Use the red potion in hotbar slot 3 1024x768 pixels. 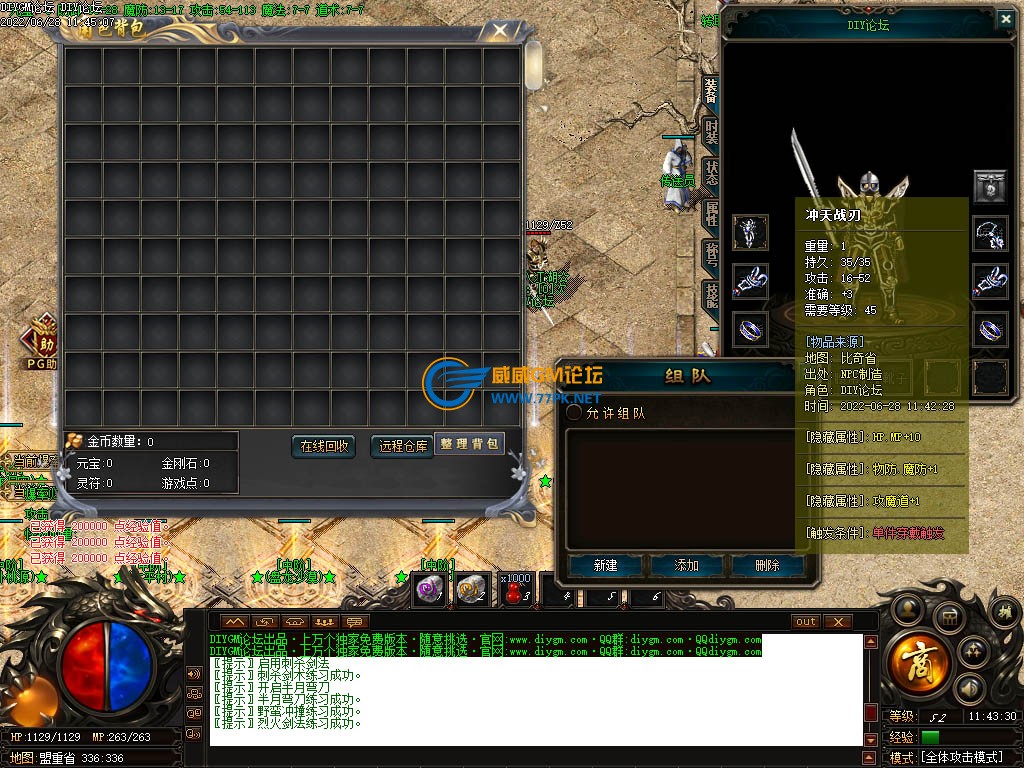click(516, 591)
